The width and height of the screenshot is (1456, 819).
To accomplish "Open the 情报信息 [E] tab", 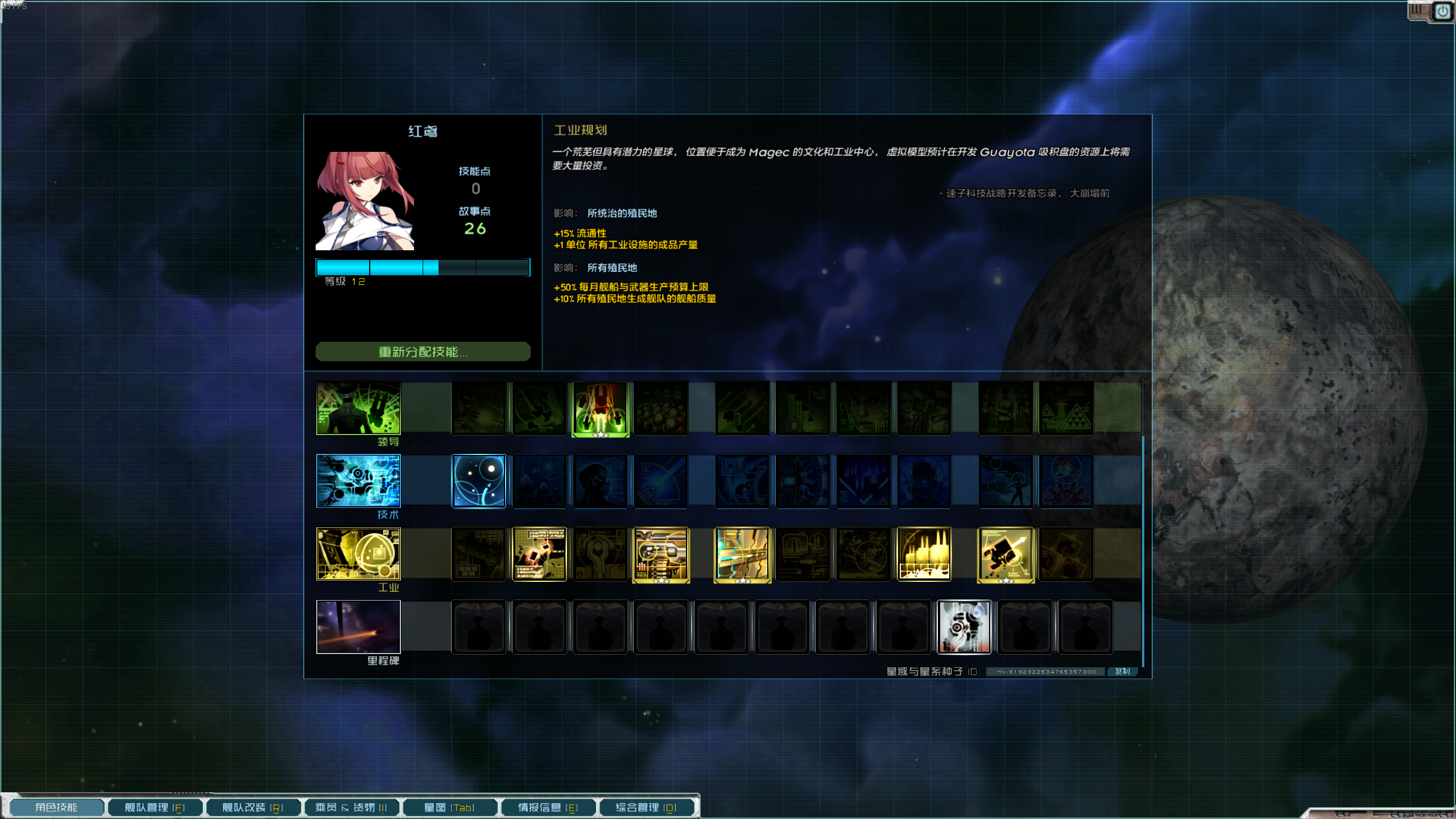I will tap(548, 806).
